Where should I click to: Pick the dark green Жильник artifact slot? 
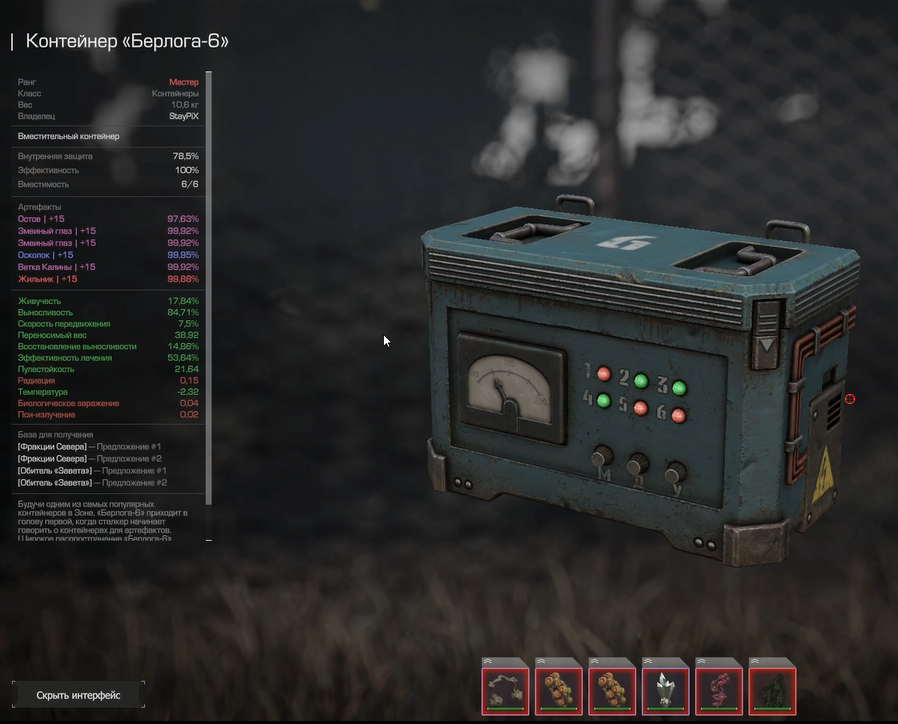(772, 686)
